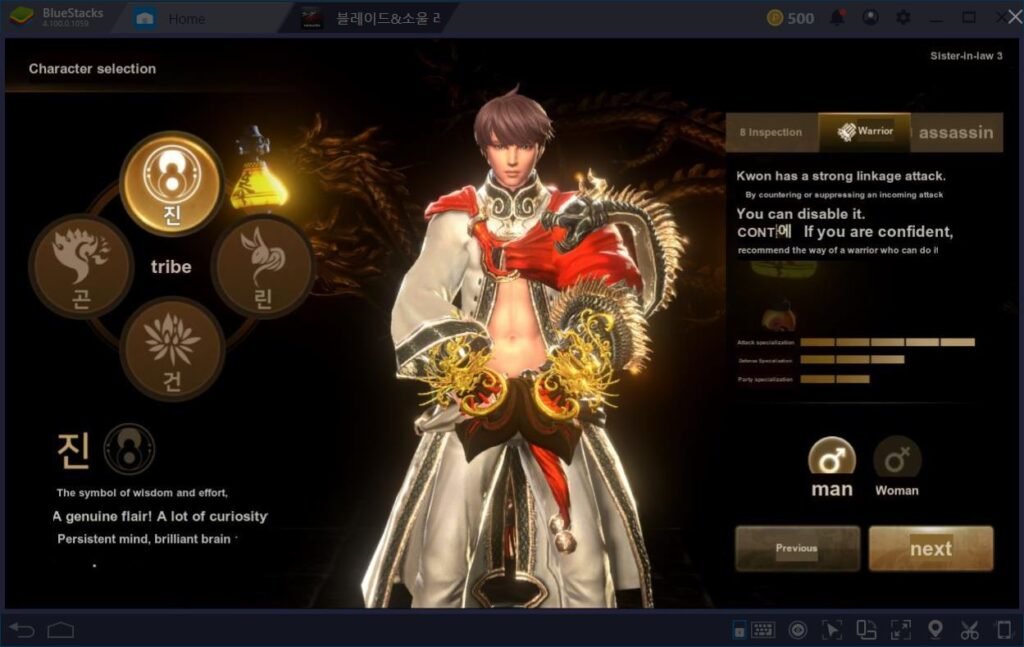The image size is (1024, 647).
Task: Click the Android back arrow
Action: 22,630
